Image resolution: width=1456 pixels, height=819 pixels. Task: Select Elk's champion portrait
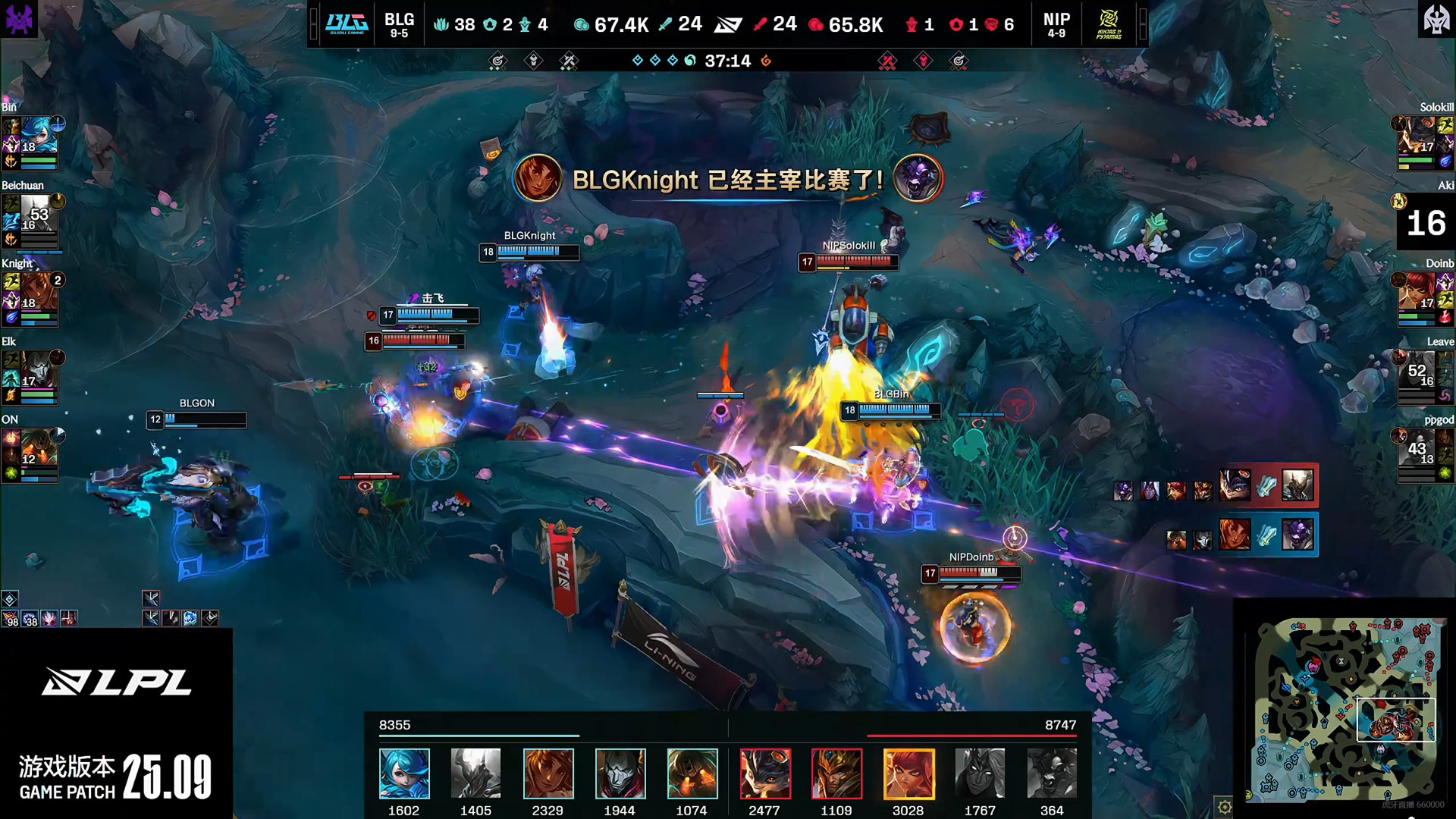36,369
